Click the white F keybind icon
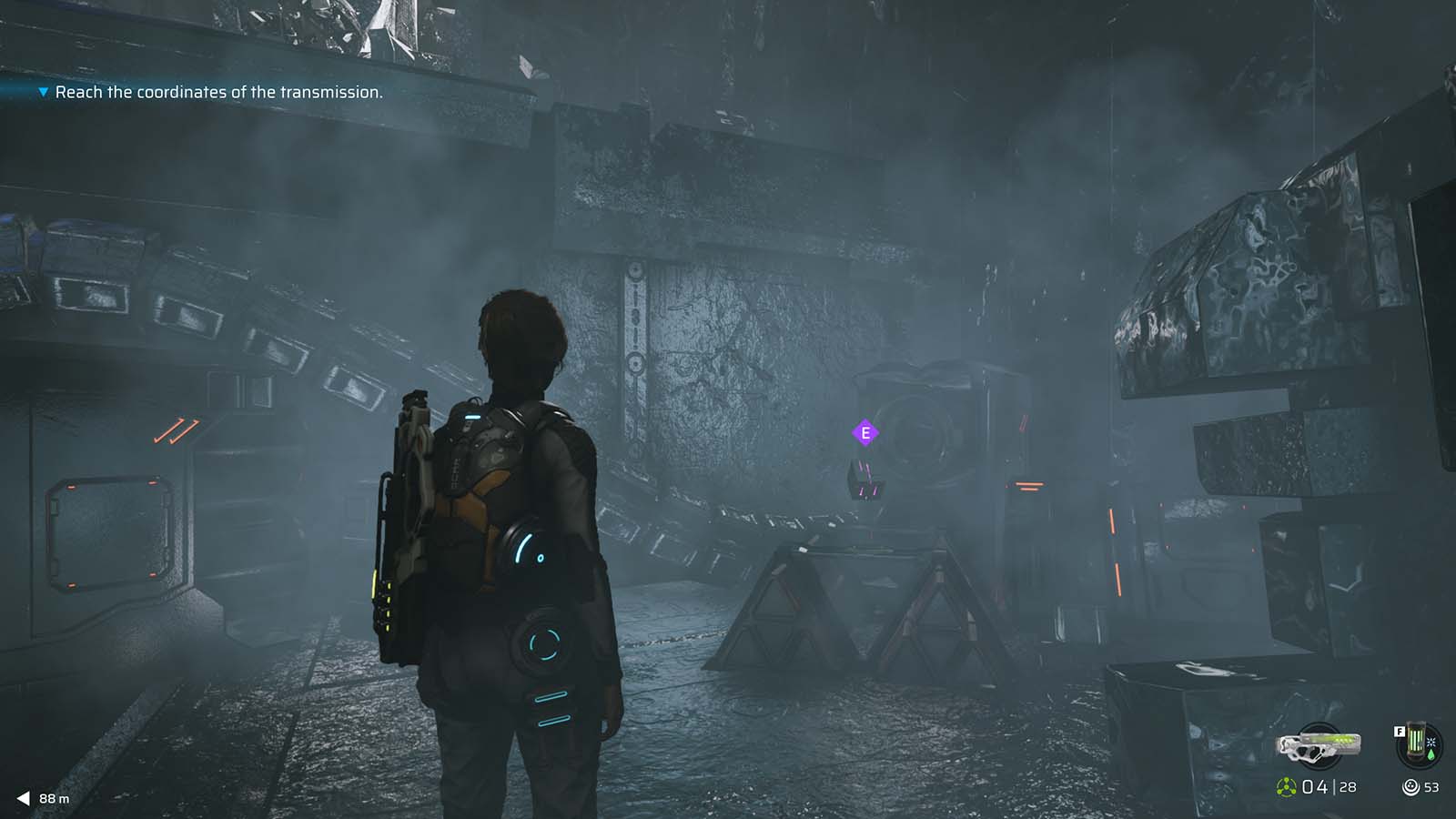 (x=1400, y=732)
